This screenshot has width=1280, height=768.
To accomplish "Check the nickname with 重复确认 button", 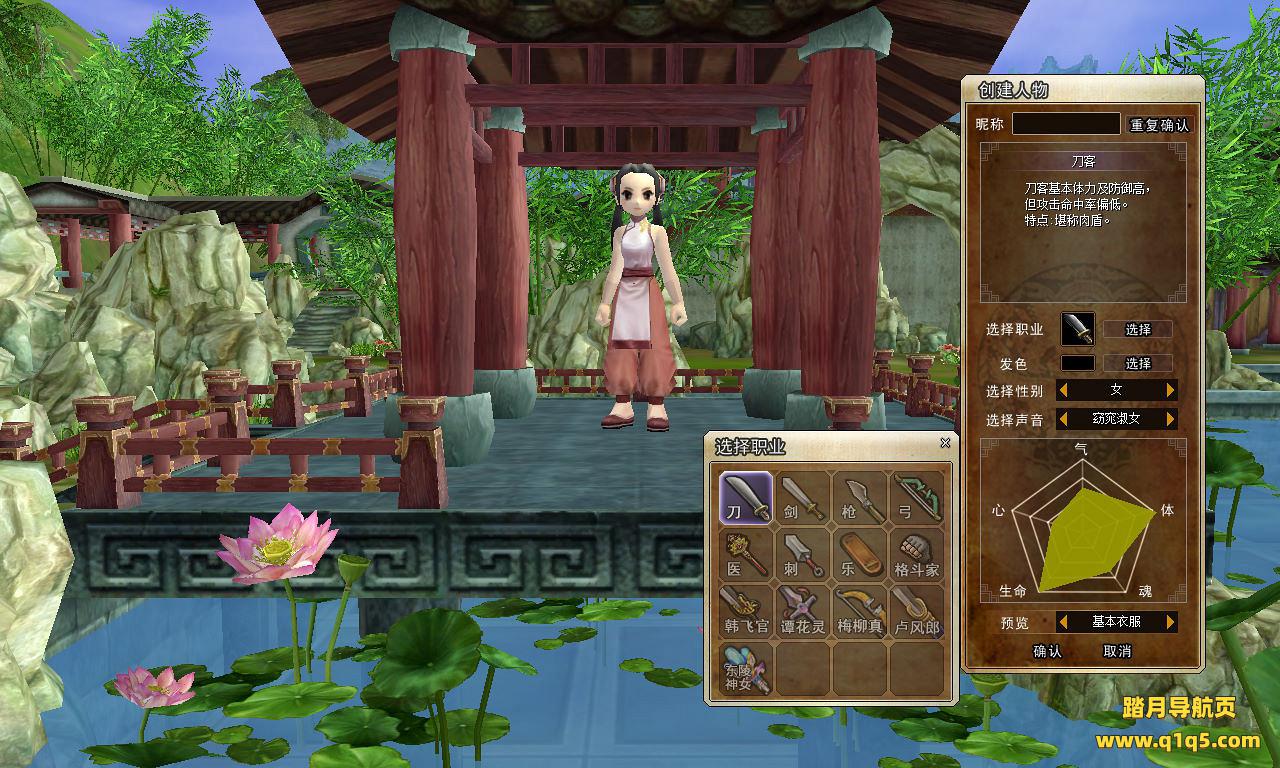I will tap(1160, 125).
